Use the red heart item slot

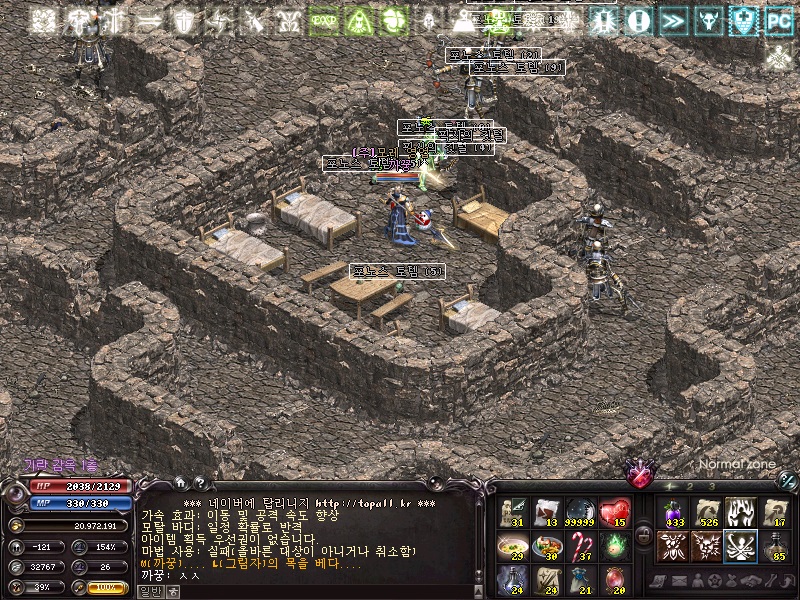(615, 512)
